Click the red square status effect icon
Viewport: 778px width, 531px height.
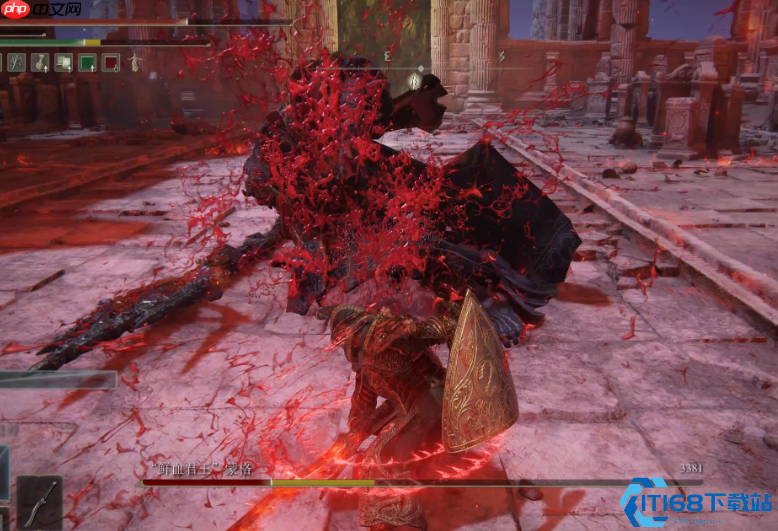coord(111,62)
